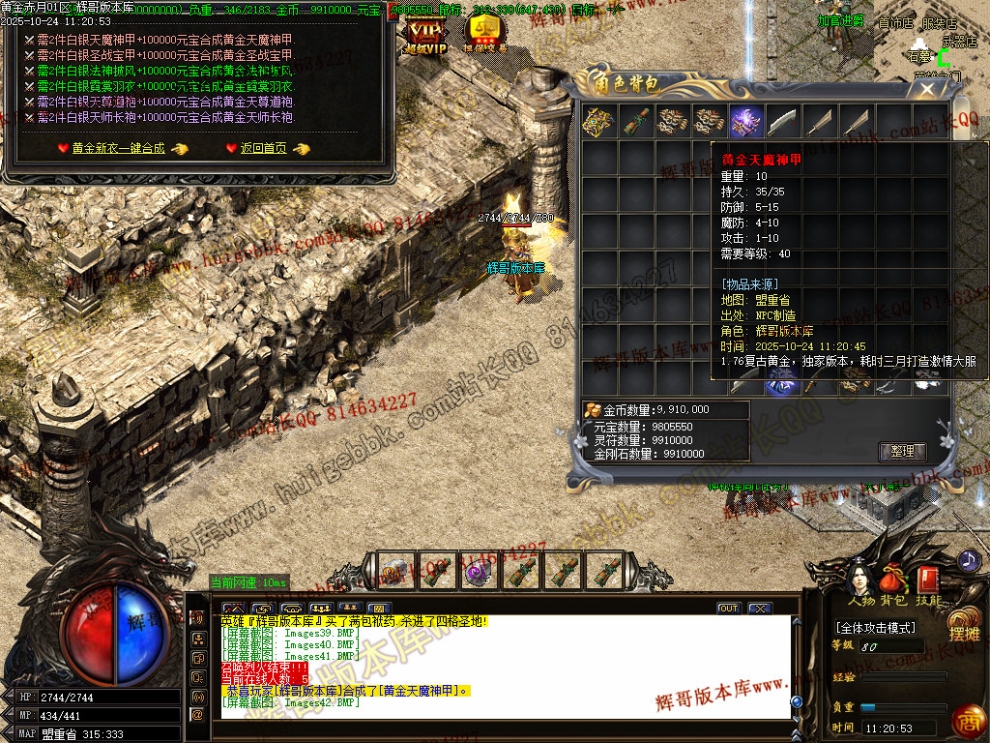Choose the 黄金天魔神甲 synthesis recipe line
The image size is (990, 743).
click(x=165, y=39)
